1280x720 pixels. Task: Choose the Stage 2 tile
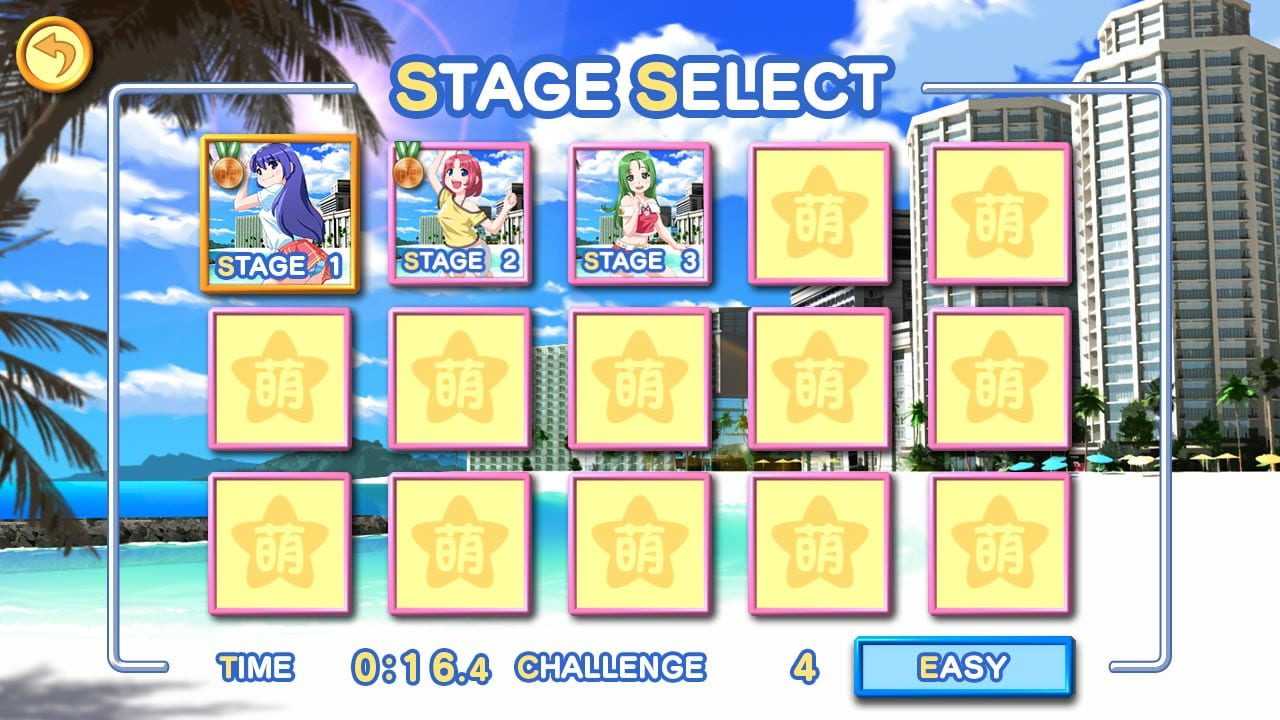tap(460, 213)
